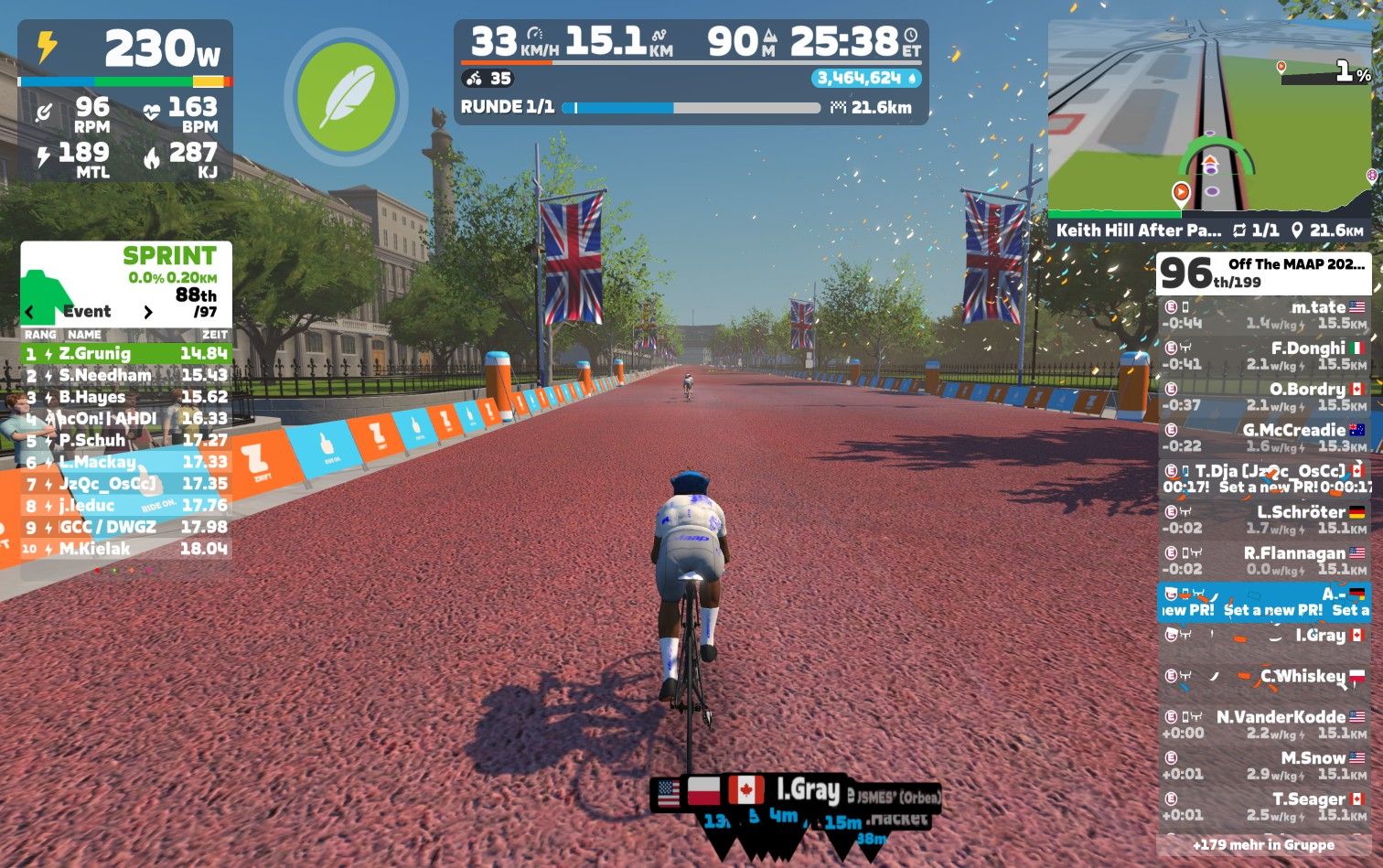
Task: Activate the feather PowerUp icon
Action: tap(346, 96)
